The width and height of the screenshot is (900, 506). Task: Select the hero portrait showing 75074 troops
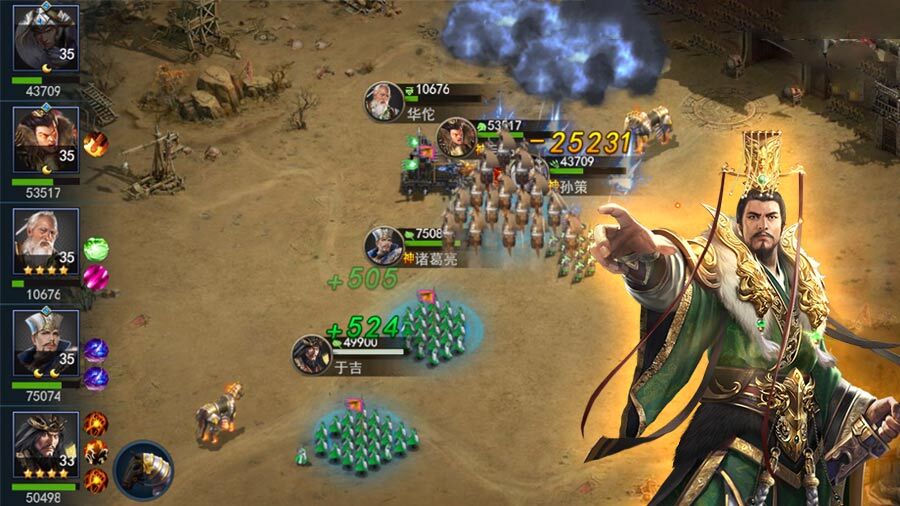pos(45,343)
